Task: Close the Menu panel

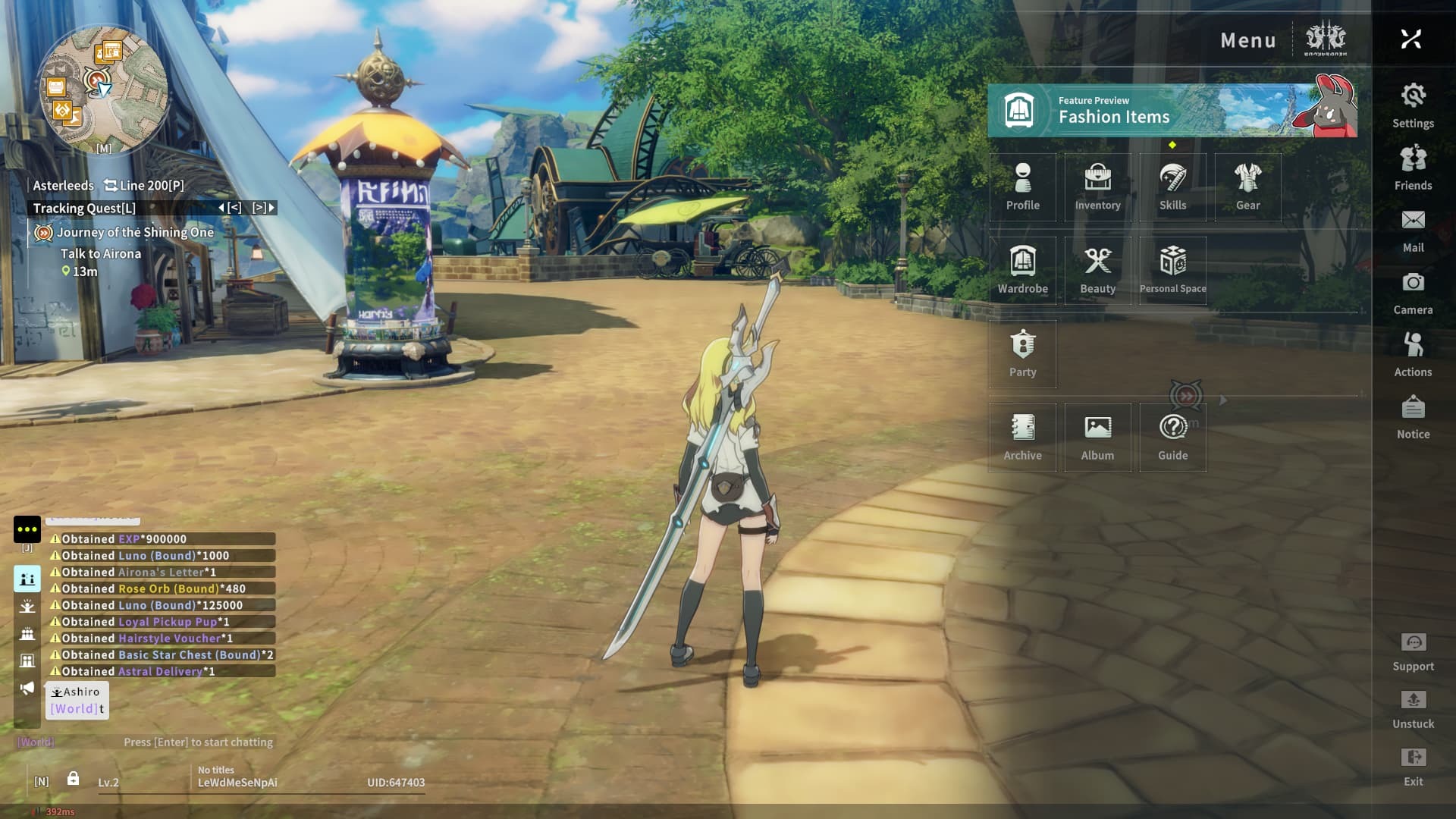Action: pos(1410,39)
